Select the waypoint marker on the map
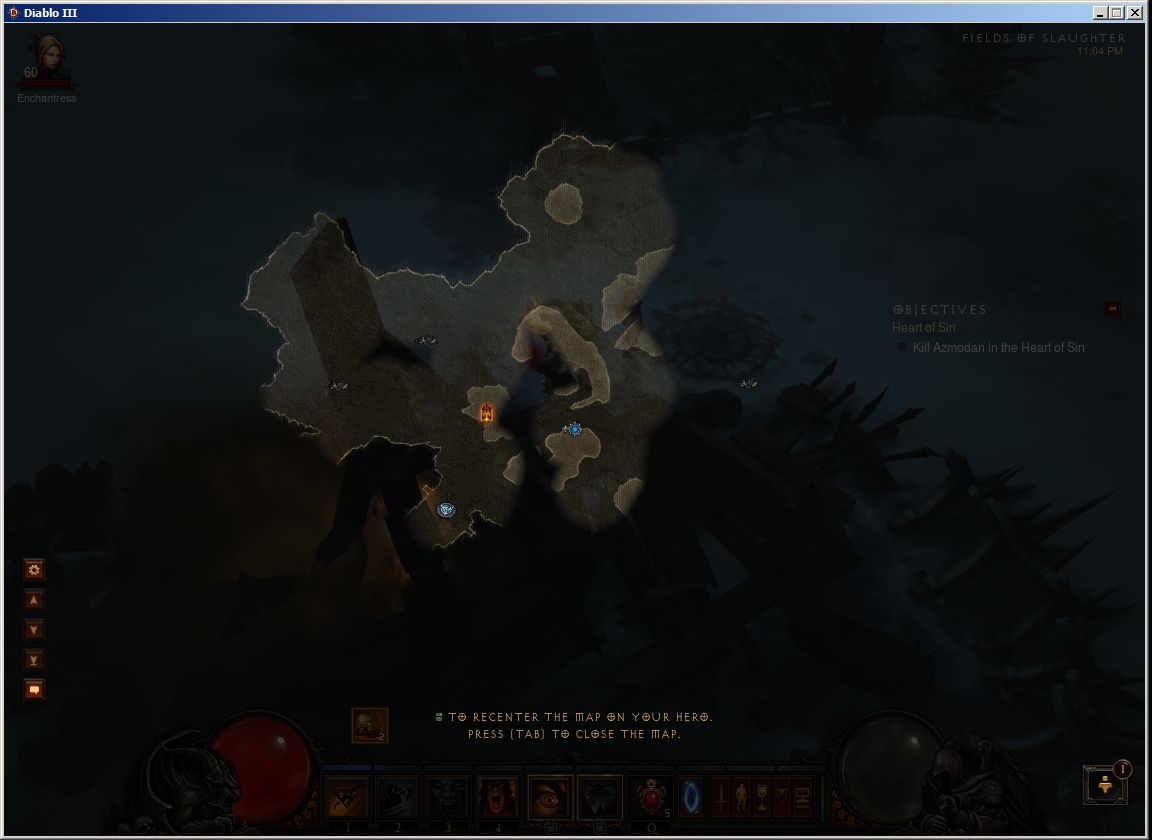Screen dimensions: 1152x840 tap(446, 510)
